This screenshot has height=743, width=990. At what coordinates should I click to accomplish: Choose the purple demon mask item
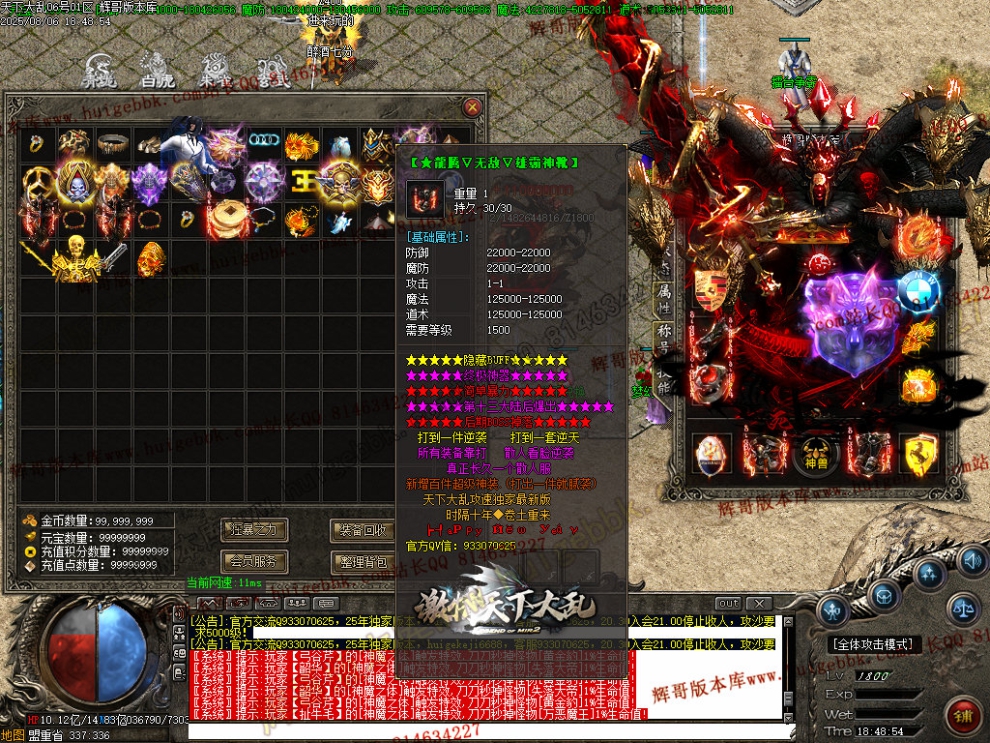(150, 182)
